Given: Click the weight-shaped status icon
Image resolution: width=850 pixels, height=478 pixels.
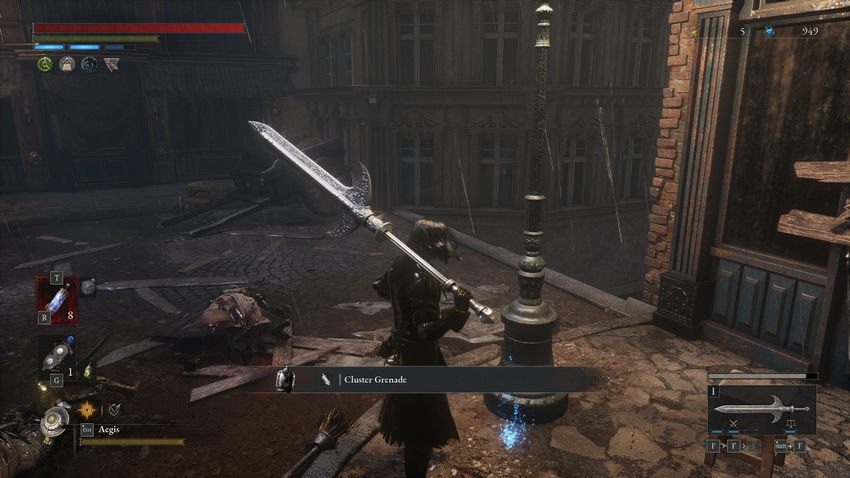Looking at the screenshot, I should pos(67,64).
